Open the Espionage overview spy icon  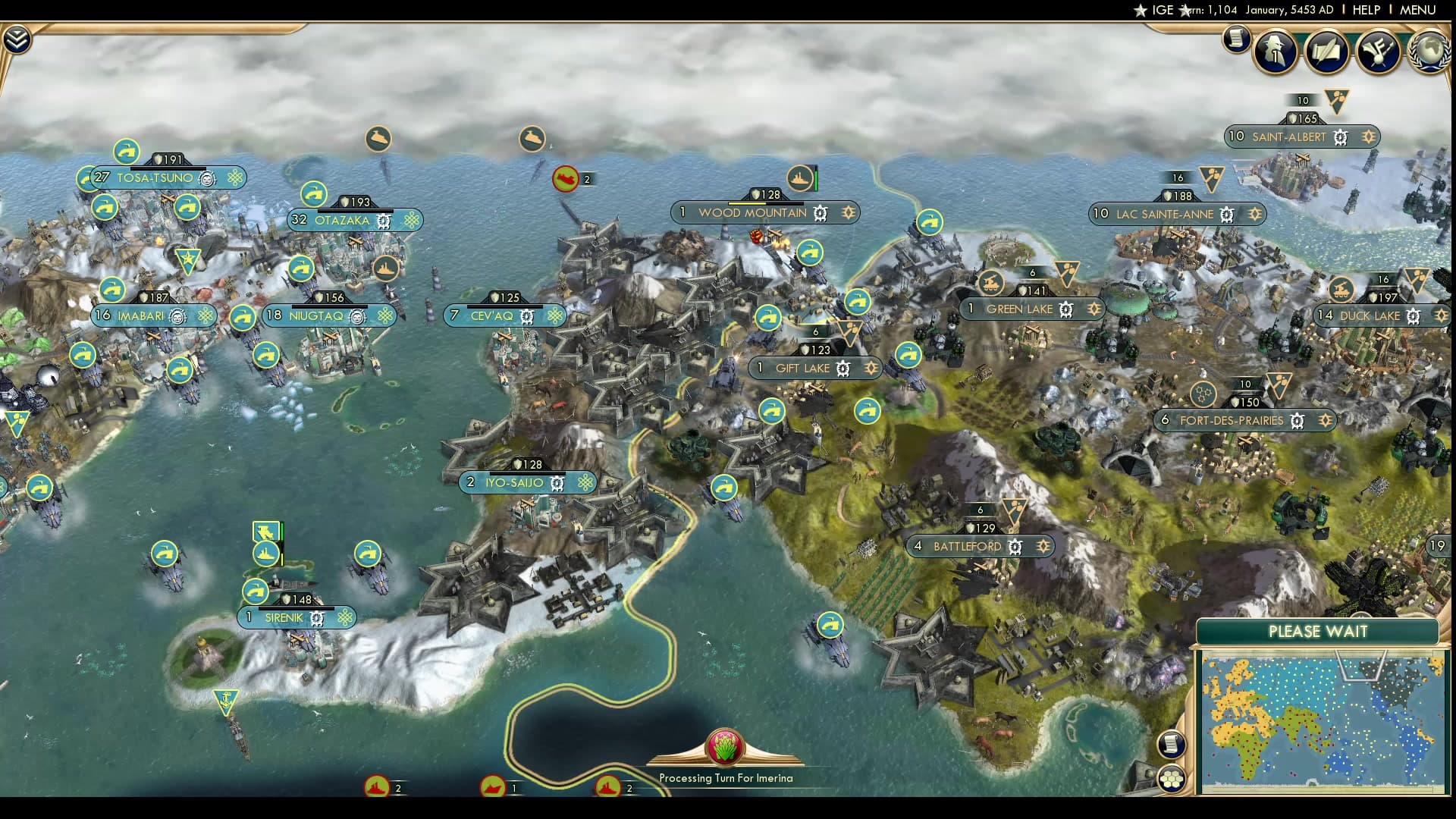coord(1275,51)
